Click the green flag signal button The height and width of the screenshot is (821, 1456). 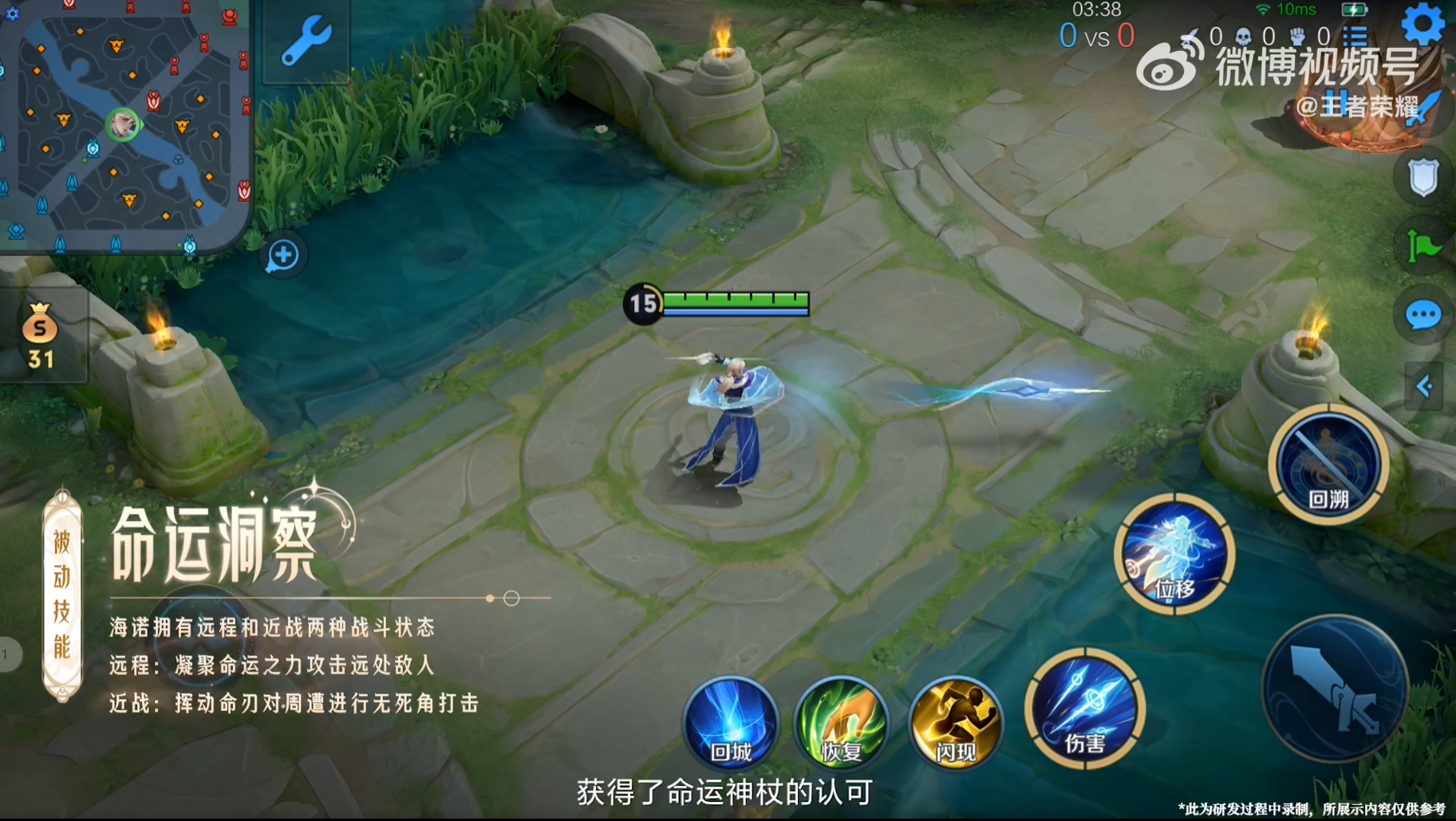pyautogui.click(x=1422, y=246)
